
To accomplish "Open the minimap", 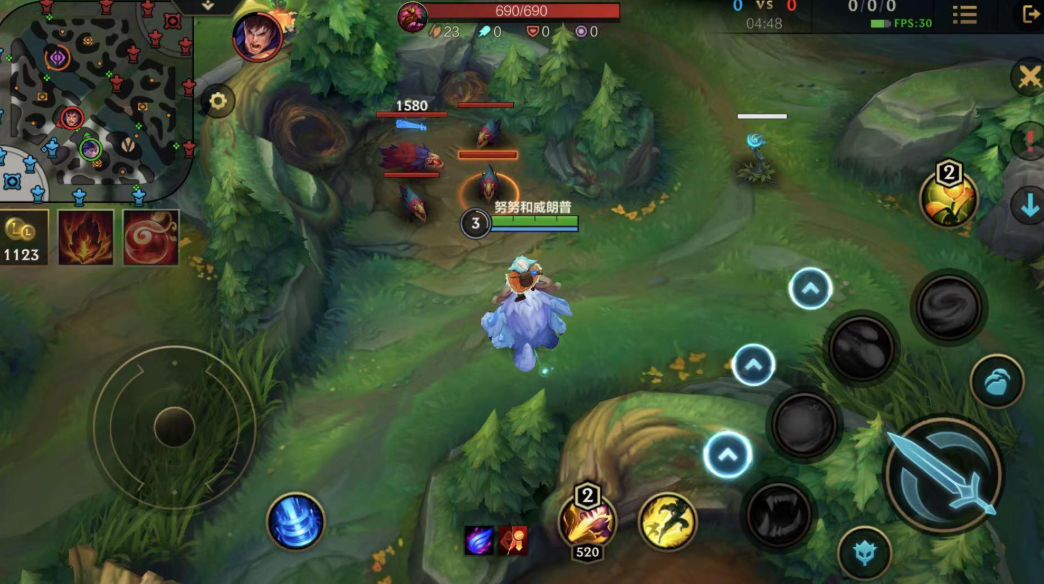I will [x=95, y=95].
